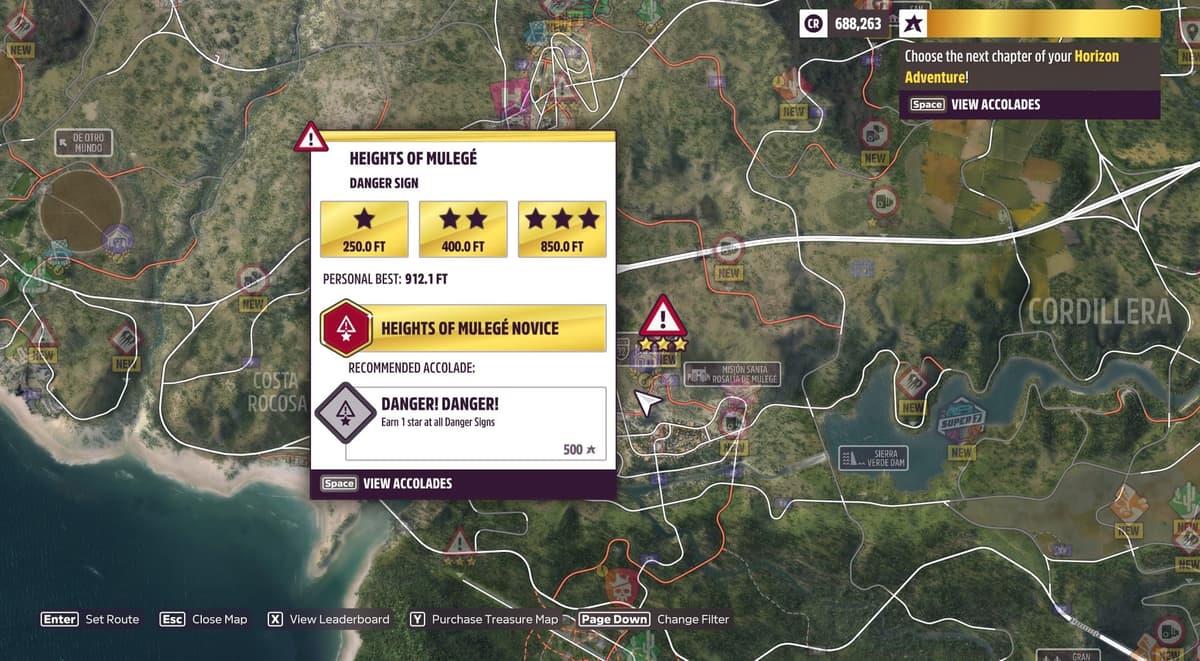Select the Misión Santa Rosalía de Mulegé marker
1200x661 pixels.
(731, 376)
